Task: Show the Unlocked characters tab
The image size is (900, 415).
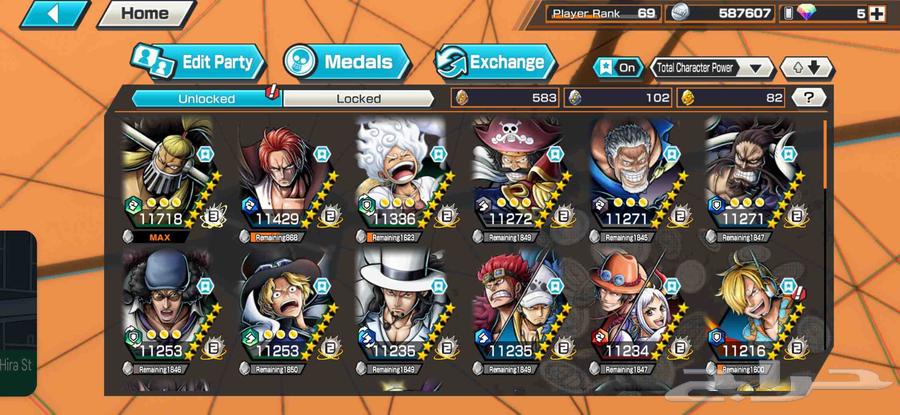Action: (x=207, y=98)
